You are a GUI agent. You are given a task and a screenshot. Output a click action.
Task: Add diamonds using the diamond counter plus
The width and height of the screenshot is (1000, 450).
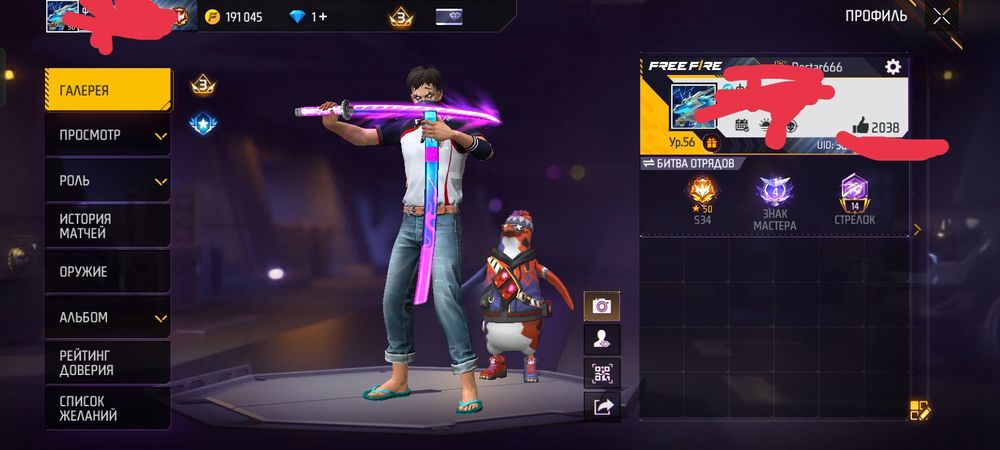tap(322, 17)
